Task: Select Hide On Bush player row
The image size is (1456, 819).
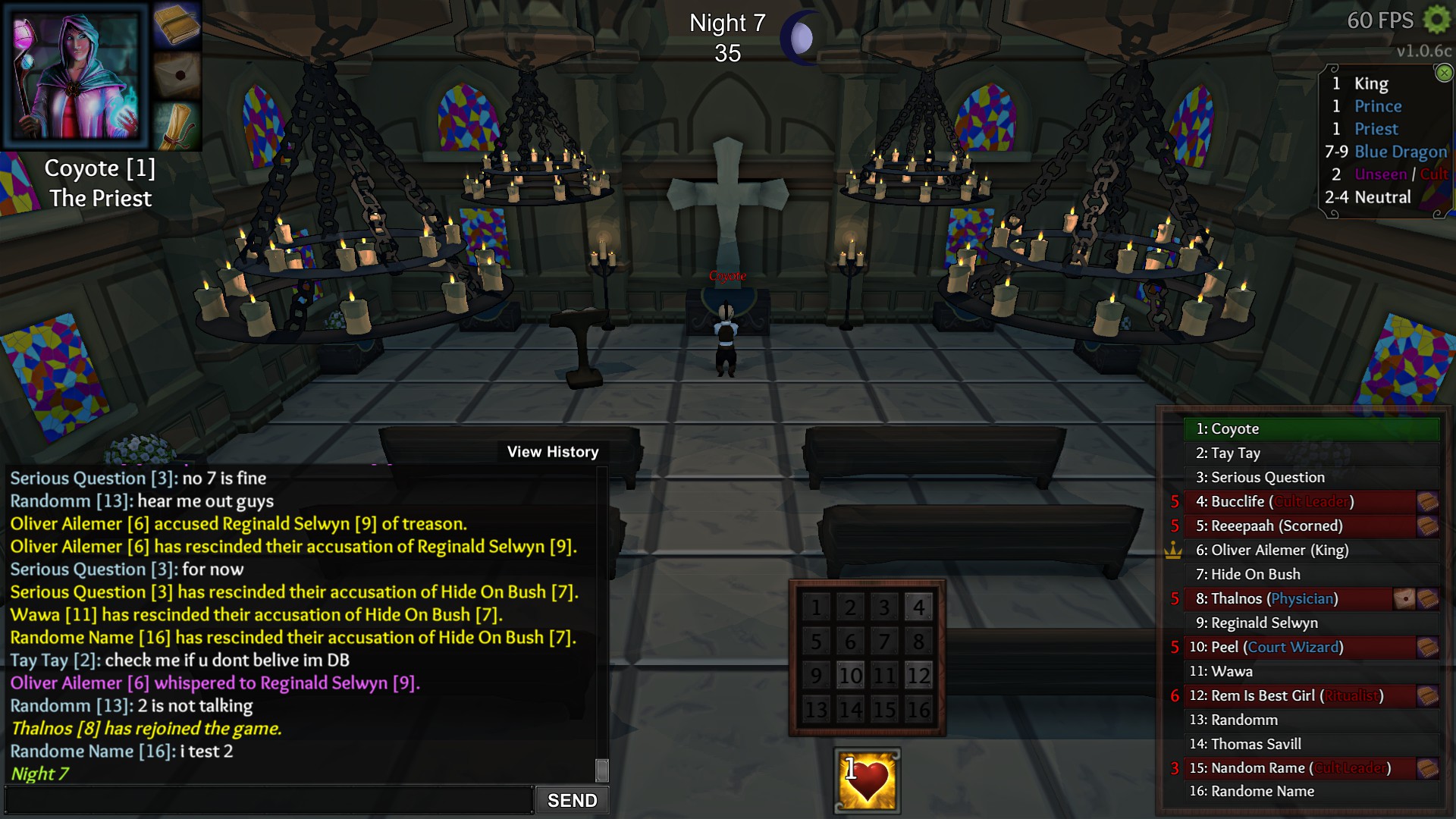Action: tap(1311, 575)
